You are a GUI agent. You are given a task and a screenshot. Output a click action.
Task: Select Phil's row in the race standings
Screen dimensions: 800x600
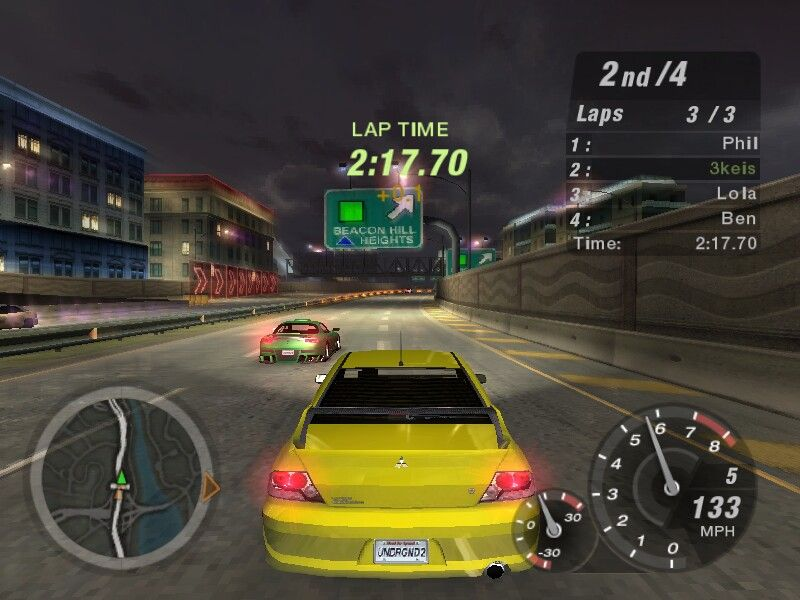(x=663, y=144)
